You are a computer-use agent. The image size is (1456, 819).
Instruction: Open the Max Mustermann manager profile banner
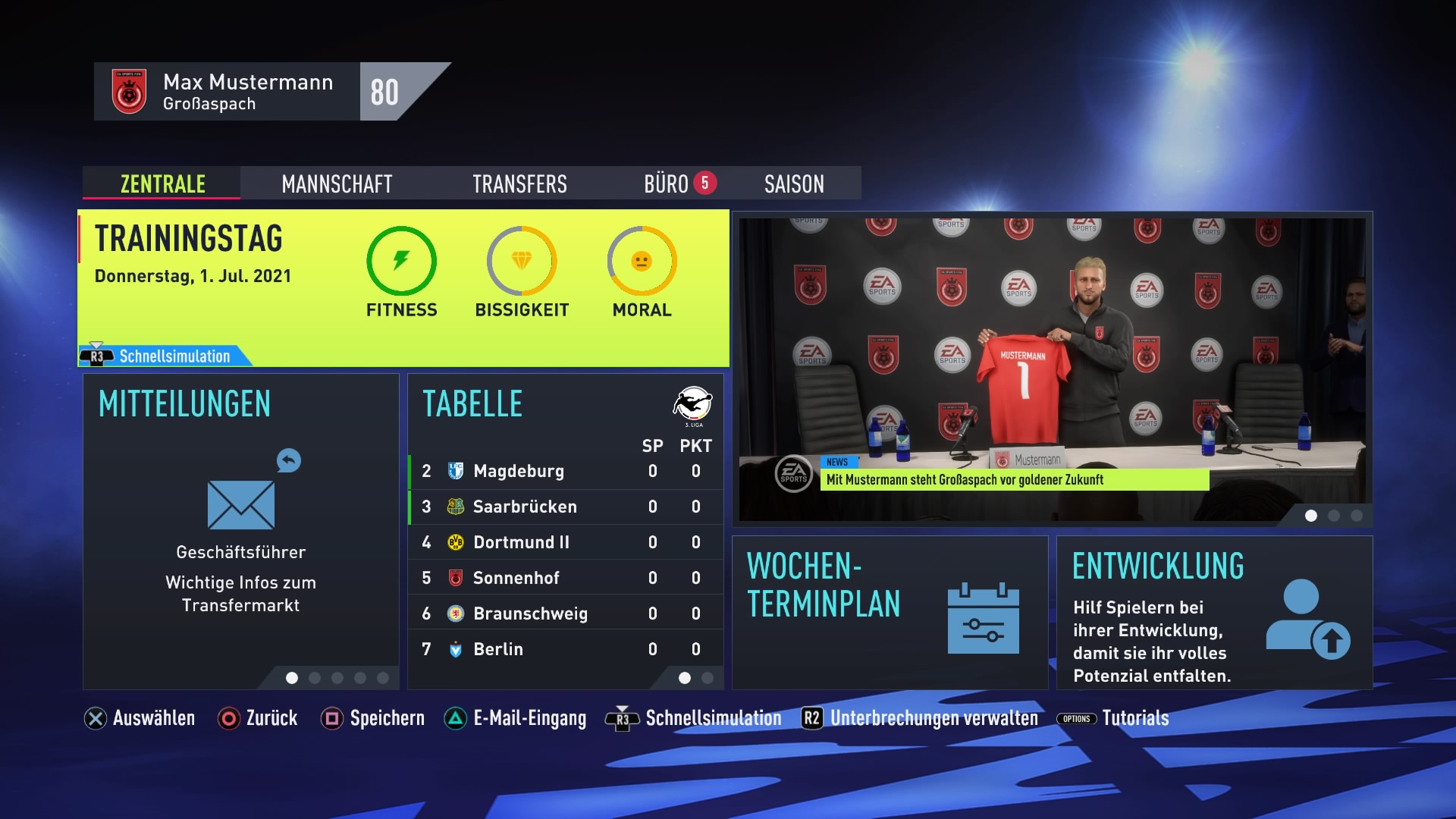pyautogui.click(x=250, y=92)
